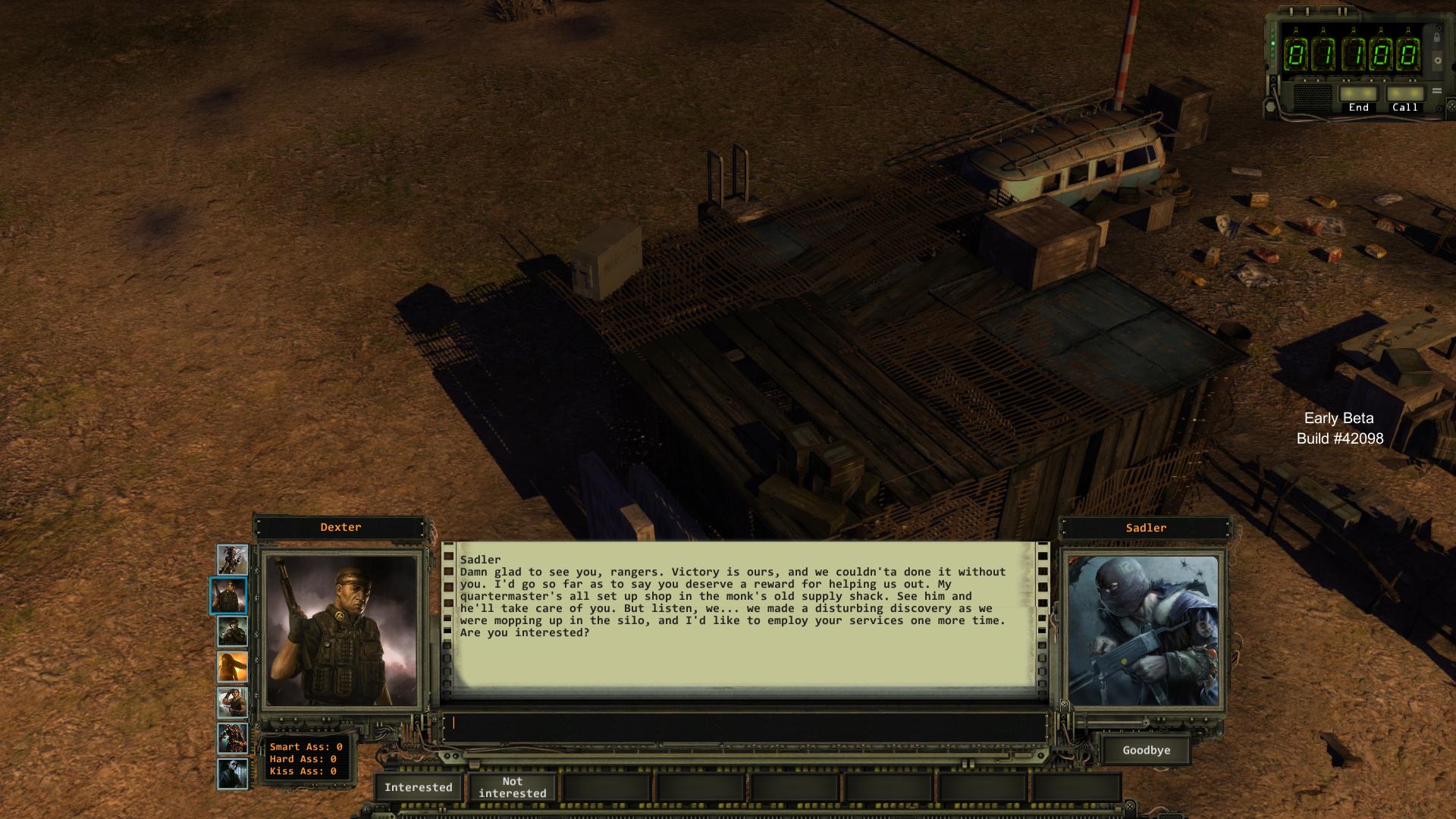Screen dimensions: 1456x819
Task: Pick the orange fiery silhouette party portrait
Action: (232, 667)
